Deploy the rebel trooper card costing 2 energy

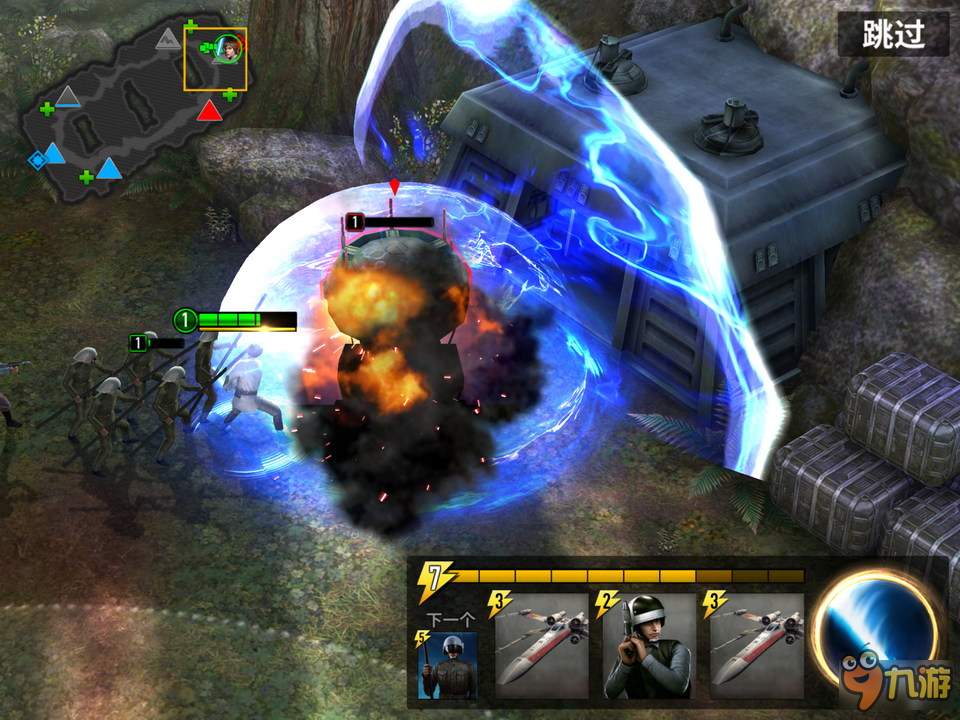[x=648, y=646]
